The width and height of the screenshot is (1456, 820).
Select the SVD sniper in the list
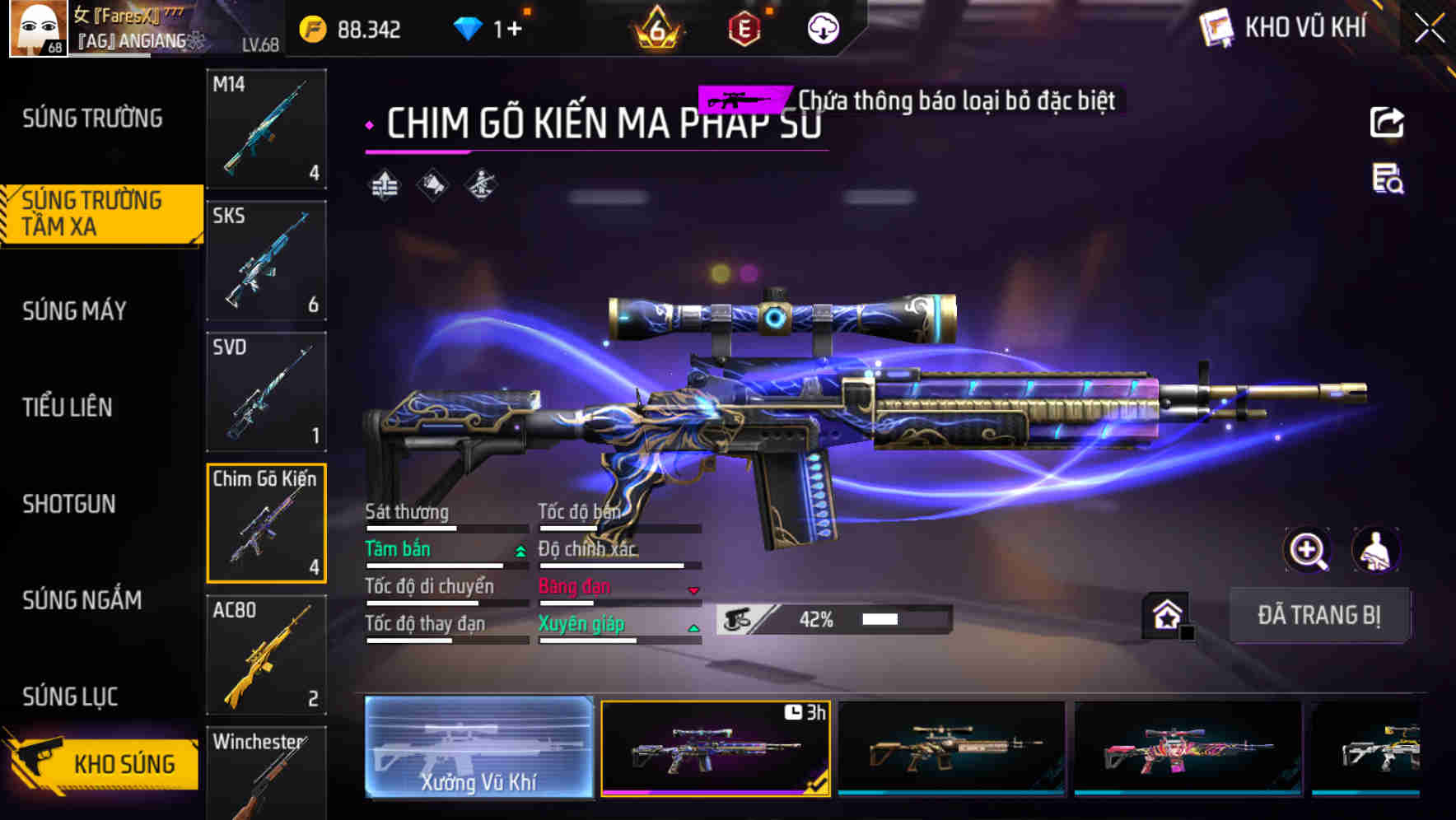point(265,393)
